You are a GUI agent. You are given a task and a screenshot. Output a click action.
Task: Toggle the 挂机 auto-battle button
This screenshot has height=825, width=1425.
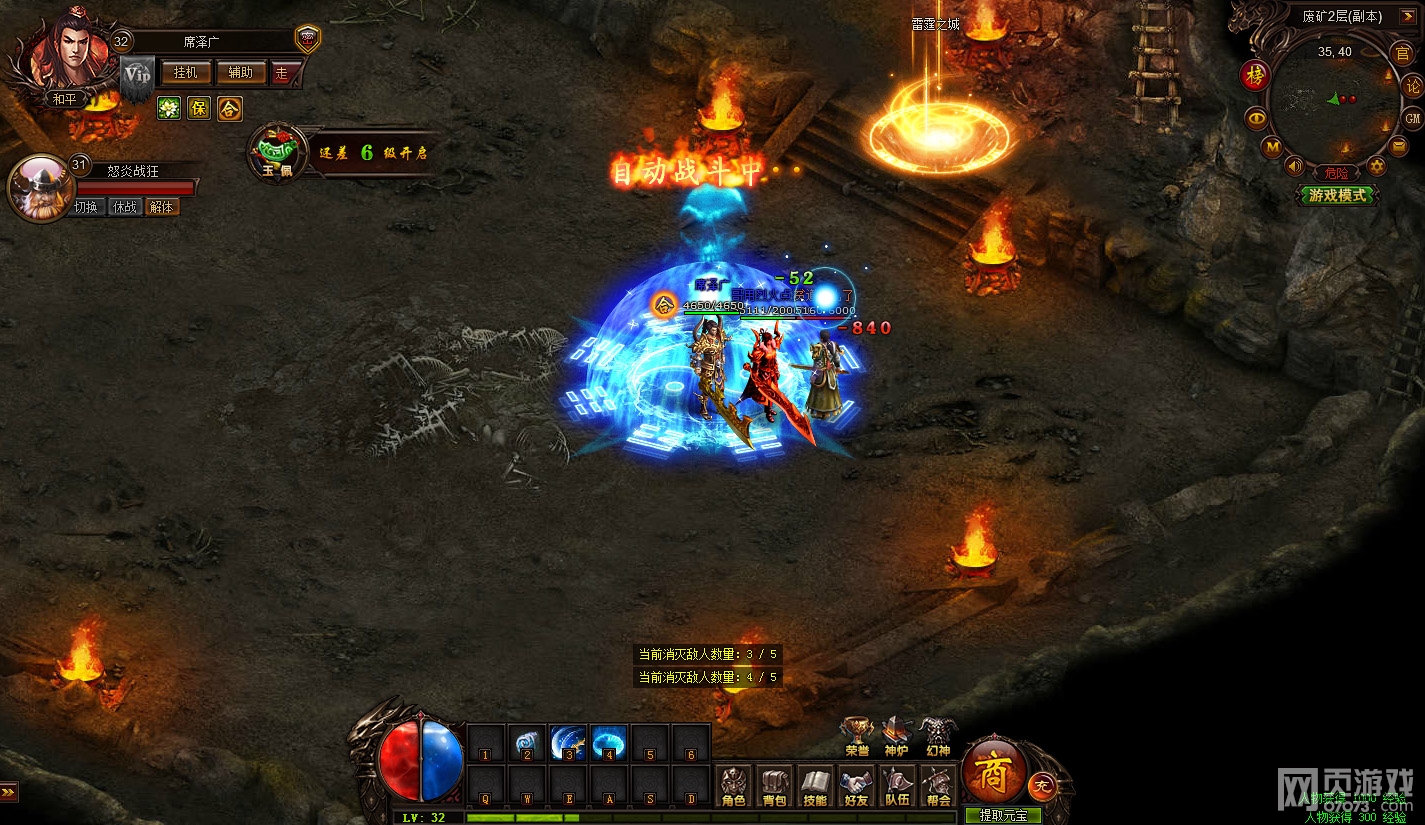point(187,72)
